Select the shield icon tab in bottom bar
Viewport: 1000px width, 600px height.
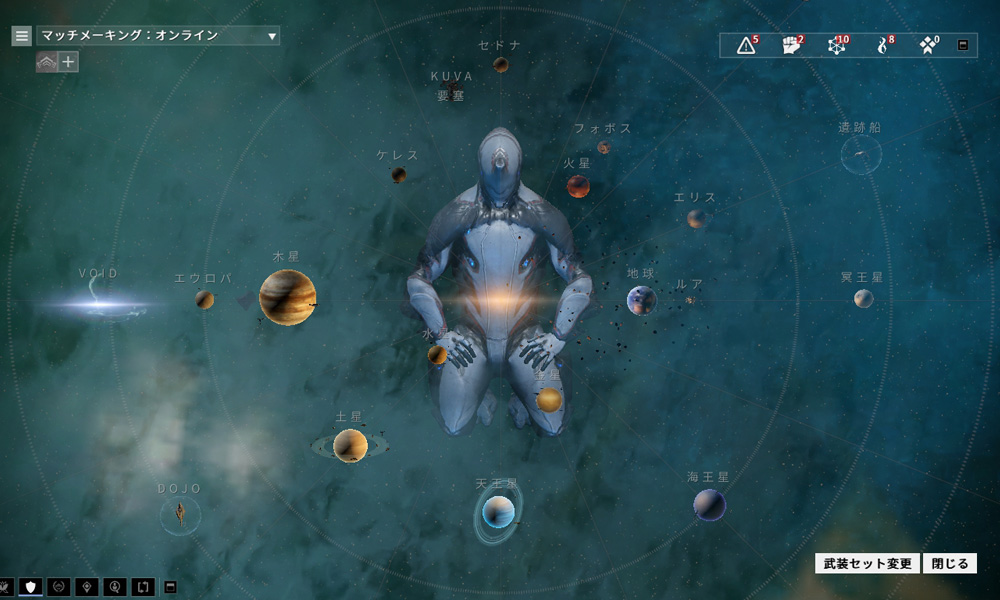point(30,586)
